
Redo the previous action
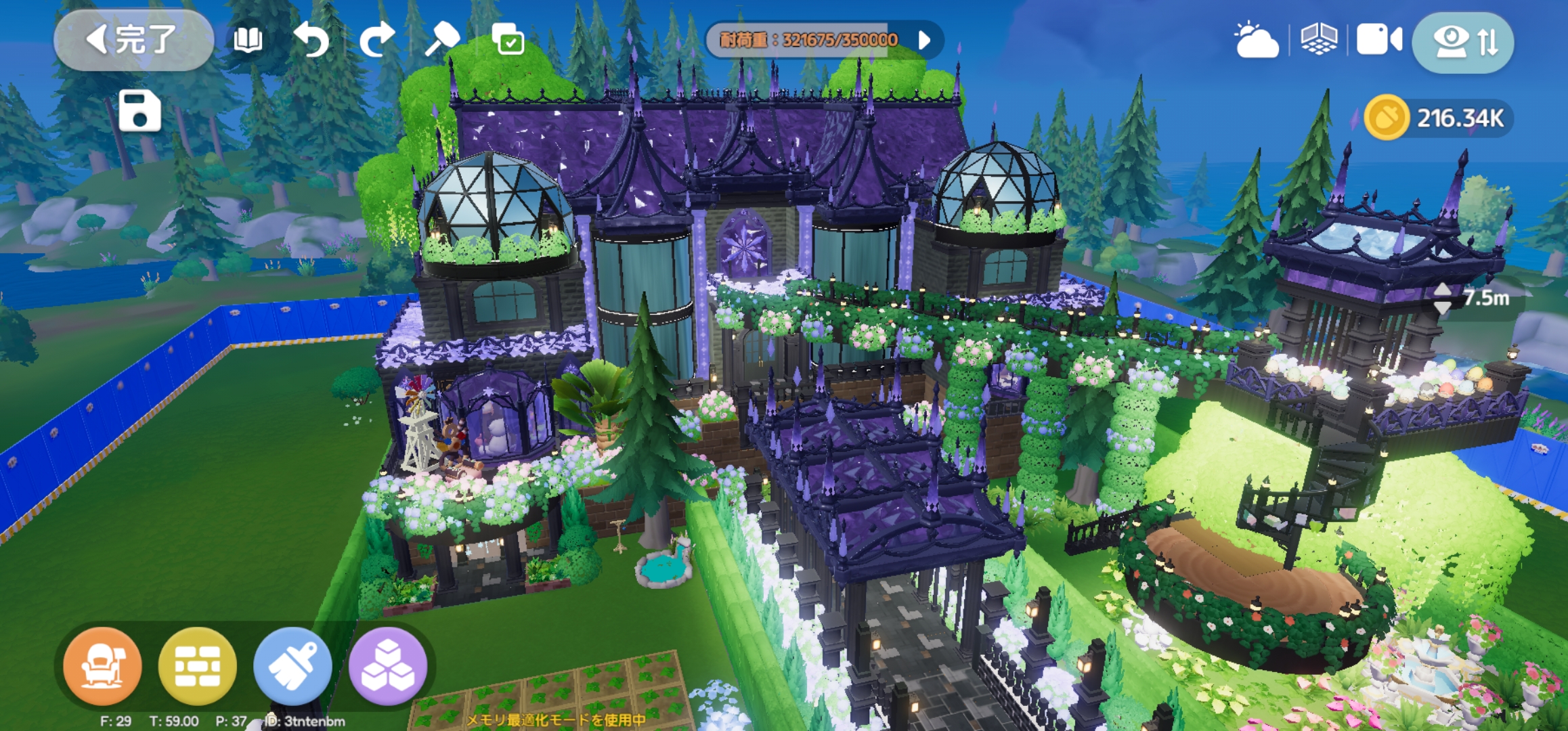coord(376,40)
